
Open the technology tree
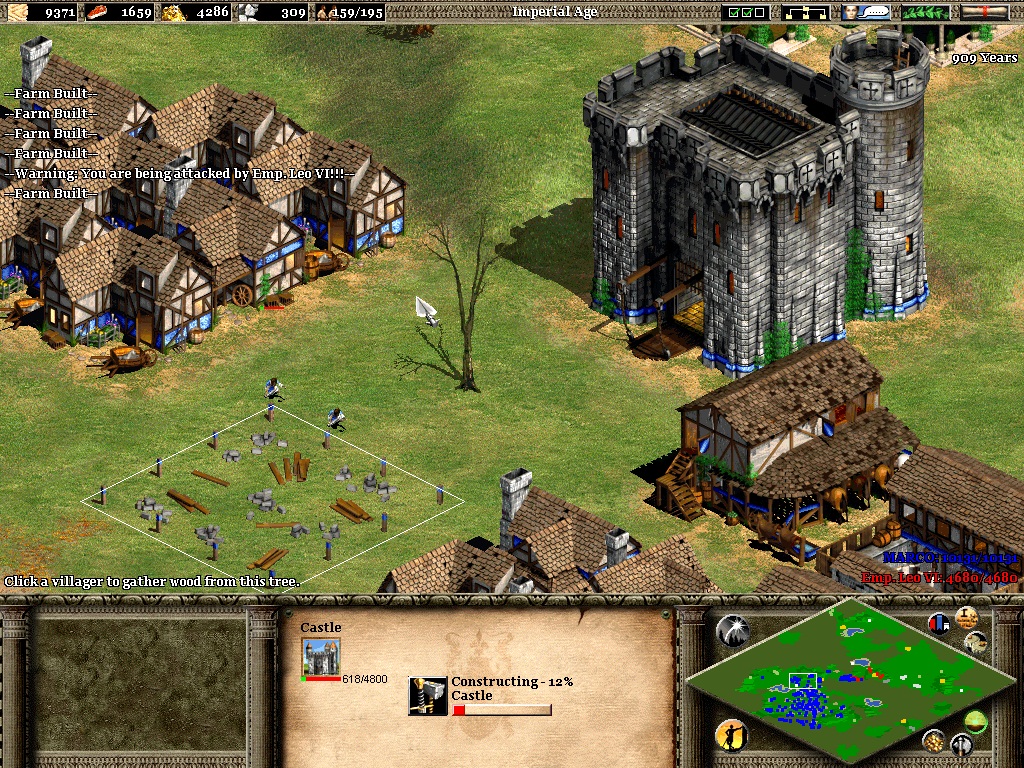click(x=807, y=12)
